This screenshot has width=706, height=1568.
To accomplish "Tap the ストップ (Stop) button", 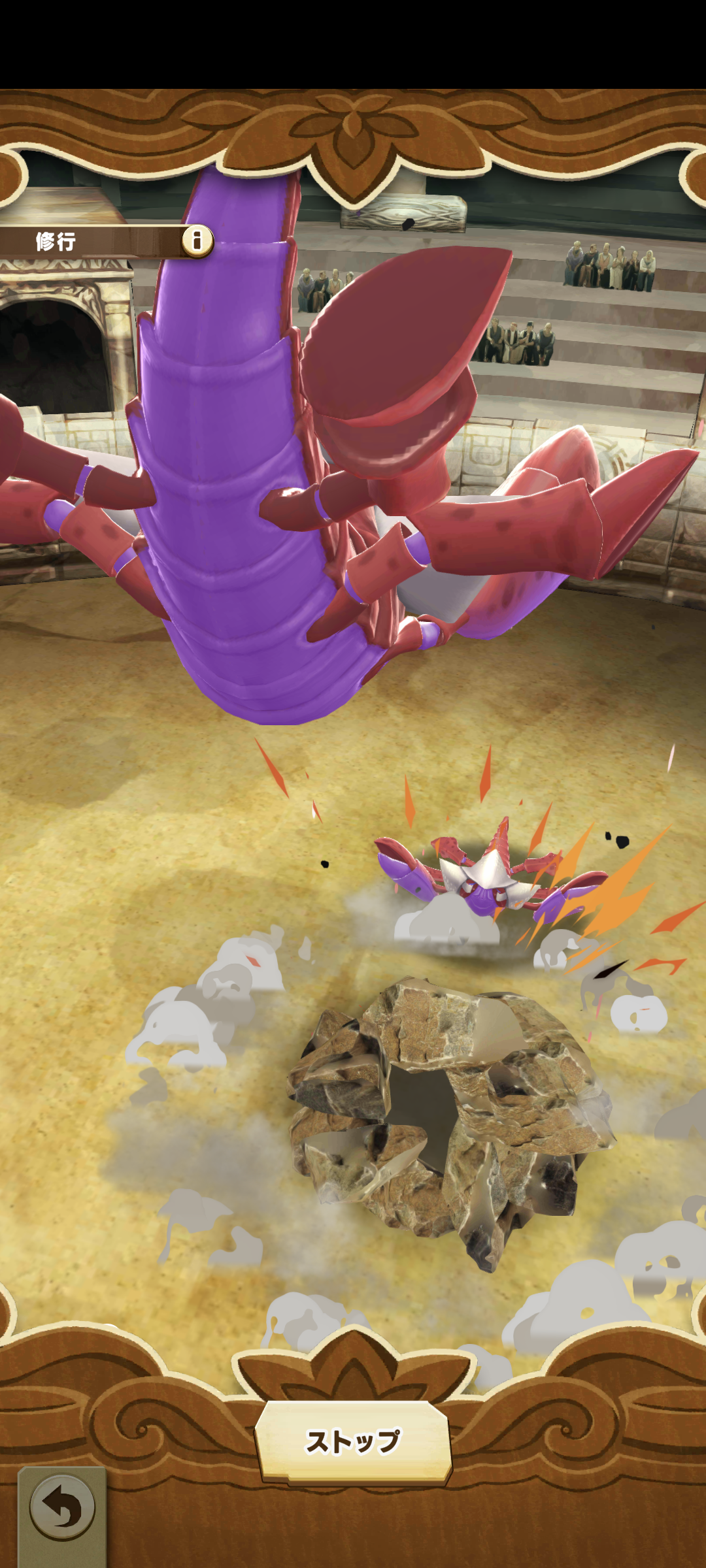I will [353, 1441].
